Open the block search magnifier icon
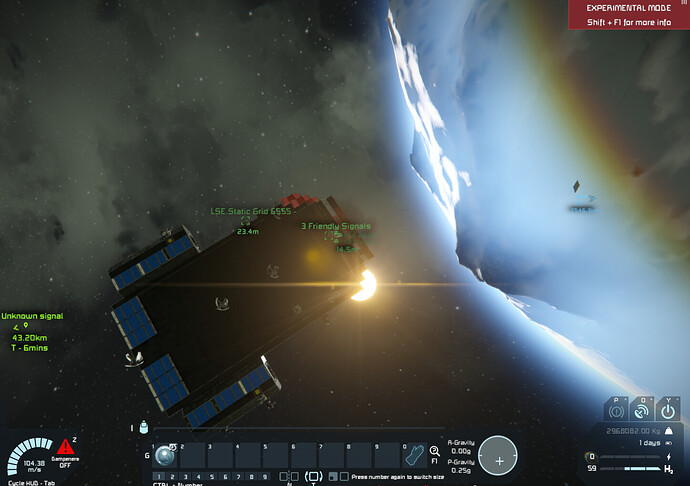This screenshot has width=690, height=486. (435, 452)
